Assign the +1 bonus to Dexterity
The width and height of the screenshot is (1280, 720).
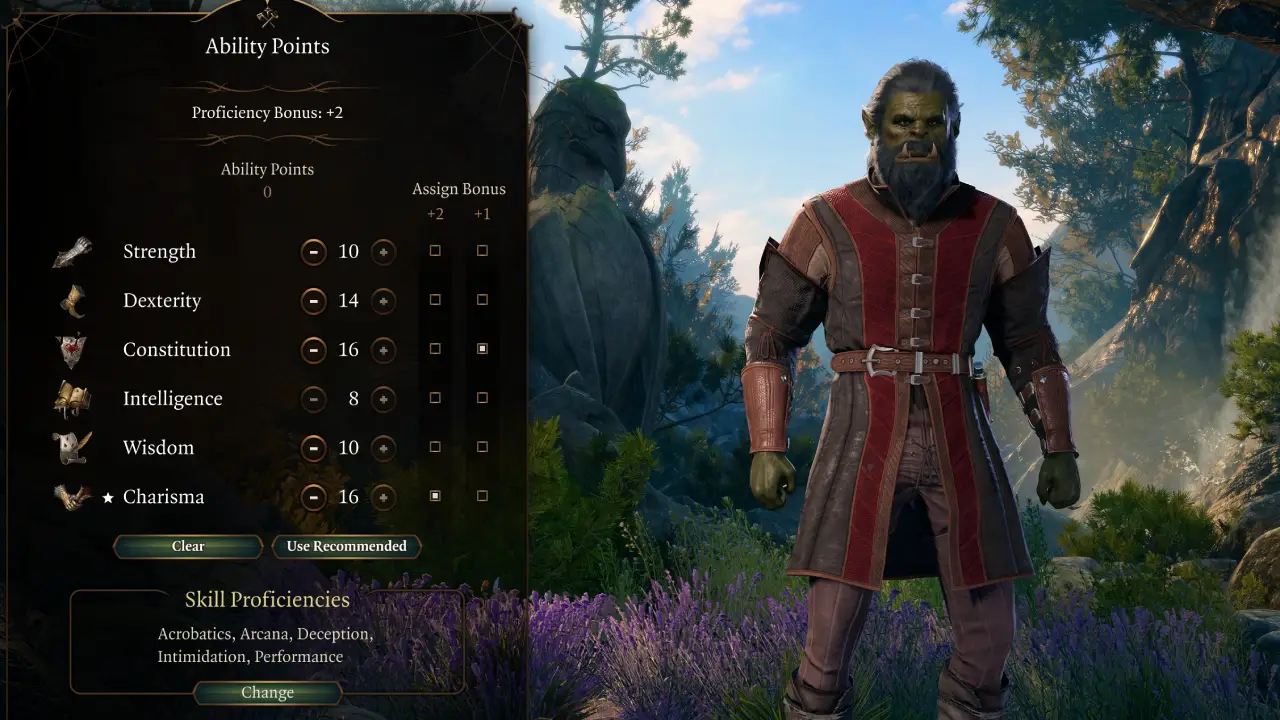482,300
